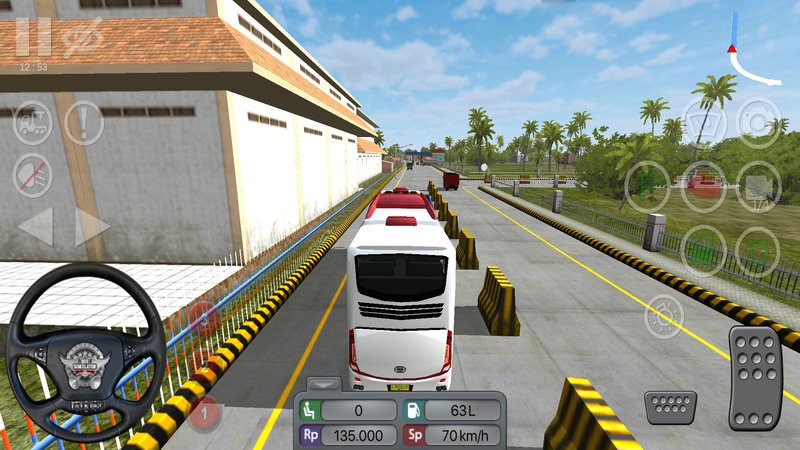Tap the bus door icon

tap(33, 123)
